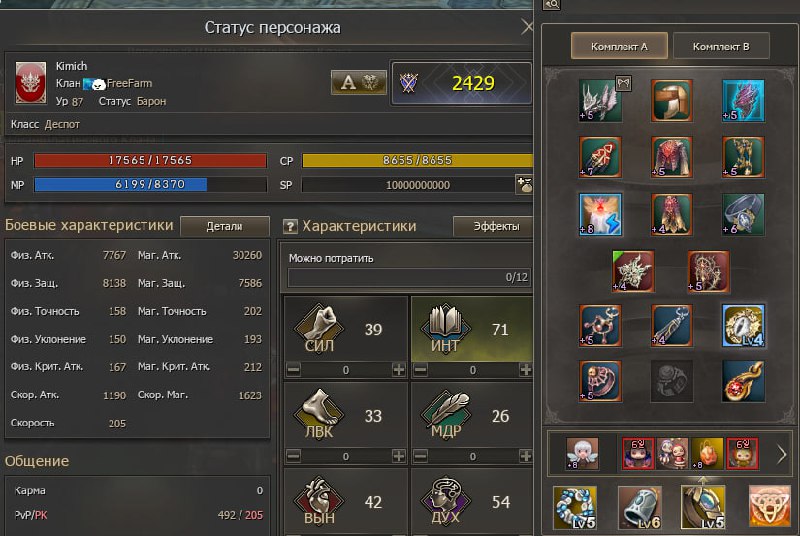Screen dimensions: 800x536
Task: Open the help icon beside Характеристики
Action: [x=290, y=227]
